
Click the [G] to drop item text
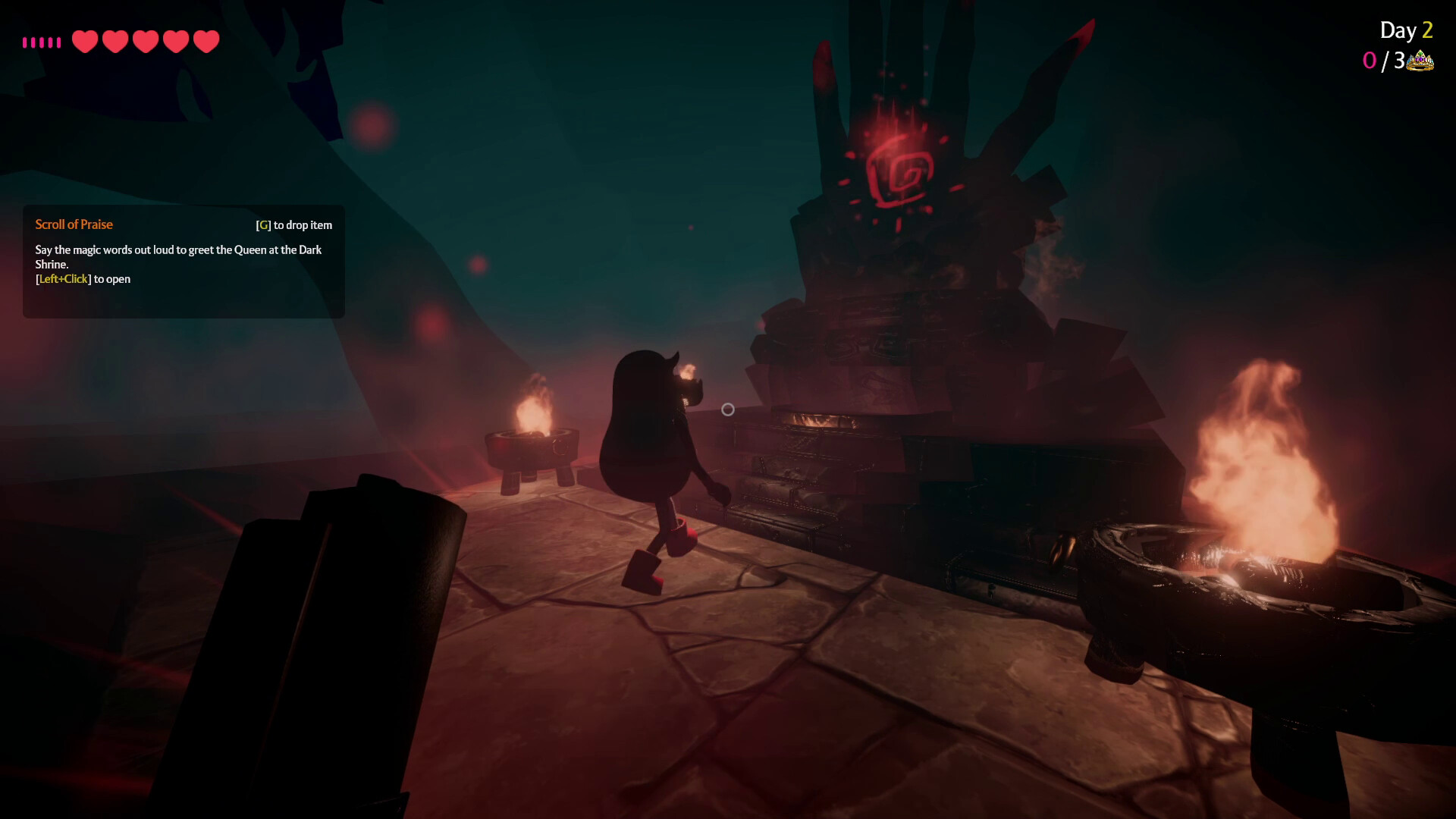point(294,224)
